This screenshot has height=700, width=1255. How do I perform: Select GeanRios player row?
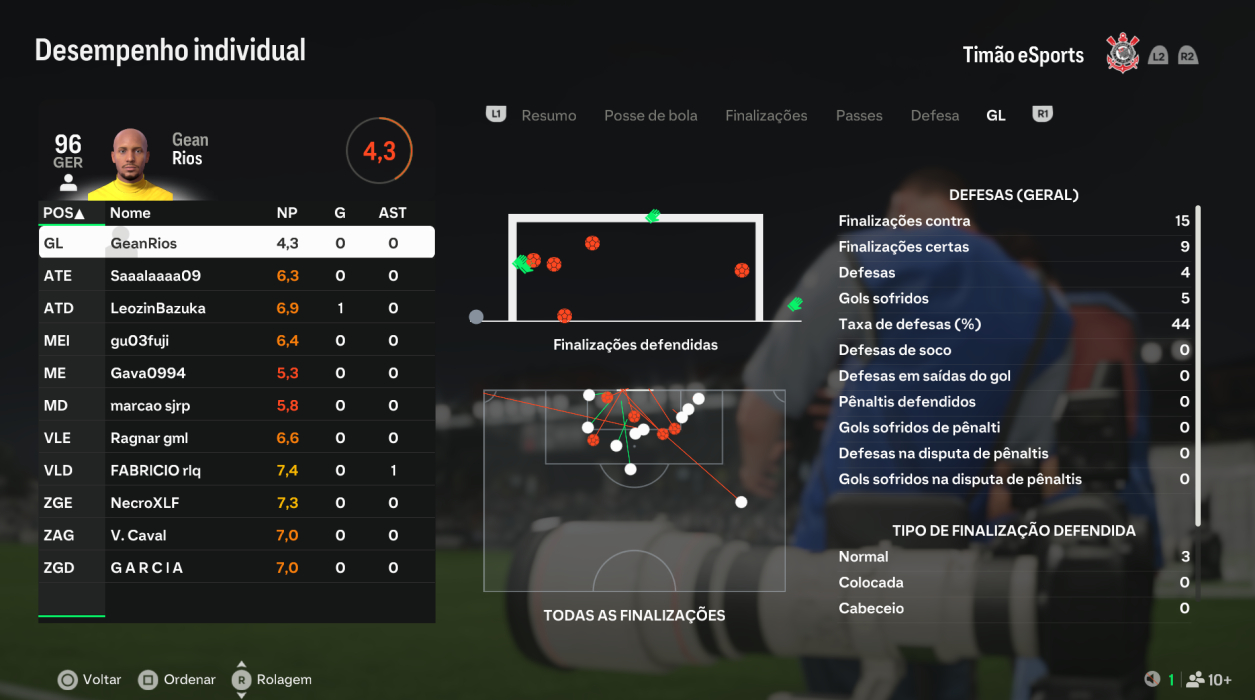click(x=236, y=243)
